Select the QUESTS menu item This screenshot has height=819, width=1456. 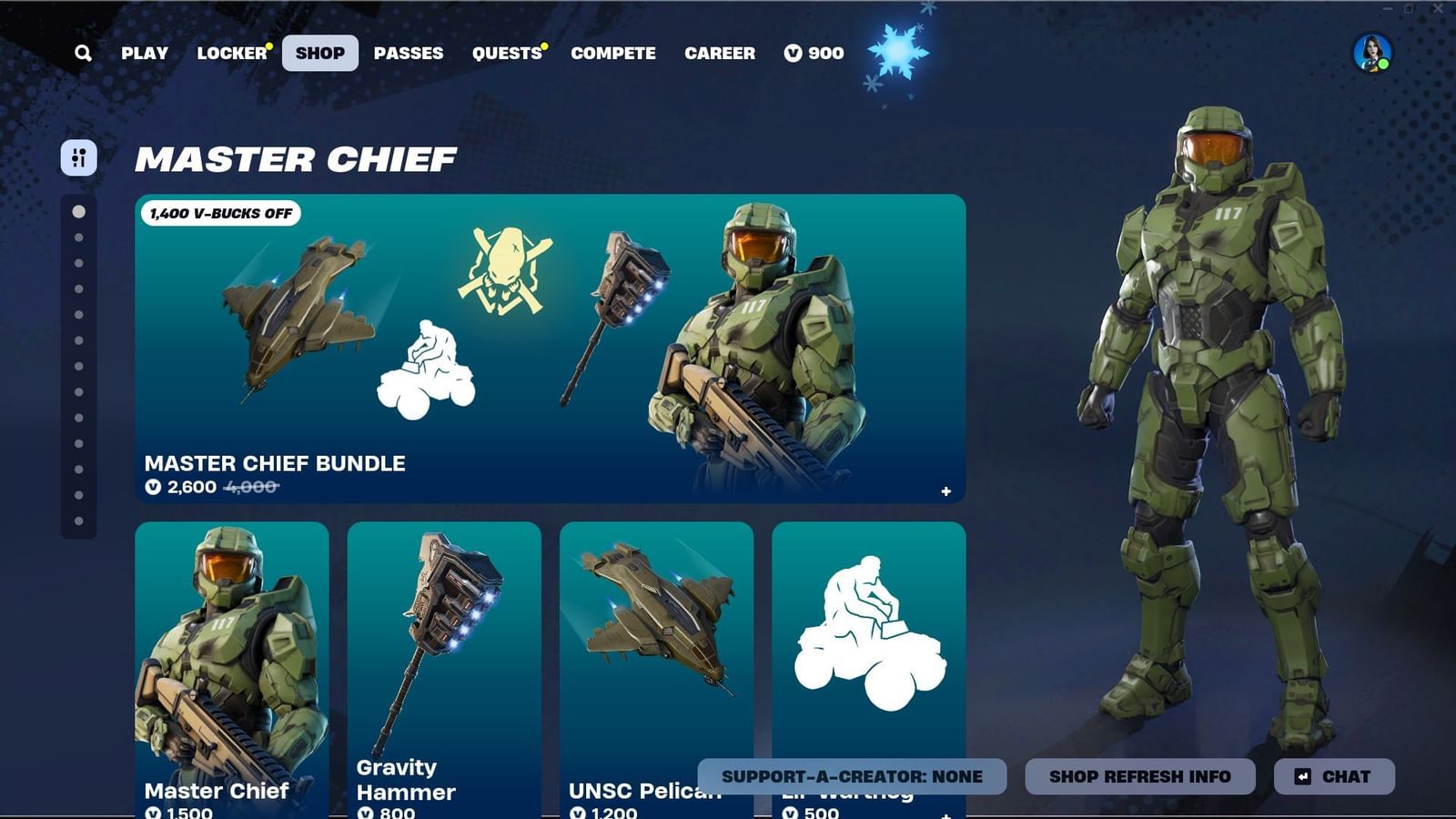coord(506,53)
